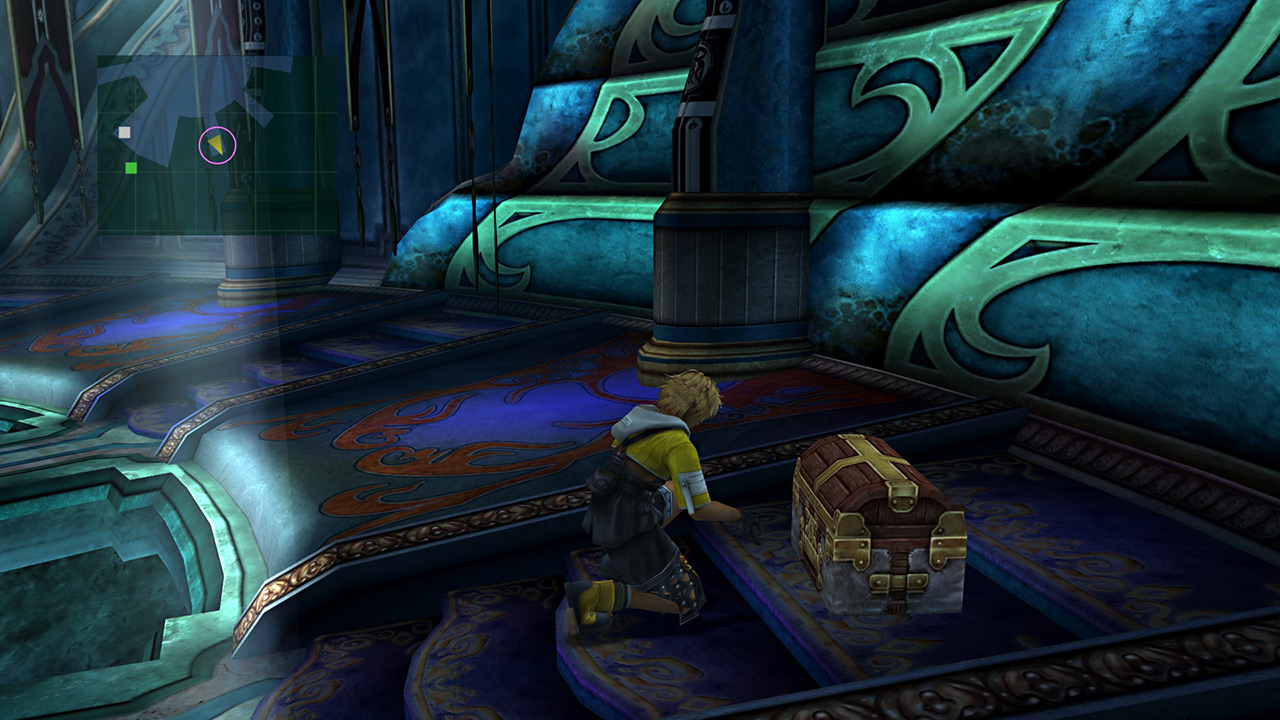Click the white square minimap marker
Image resolution: width=1280 pixels, height=720 pixels.
coord(125,132)
